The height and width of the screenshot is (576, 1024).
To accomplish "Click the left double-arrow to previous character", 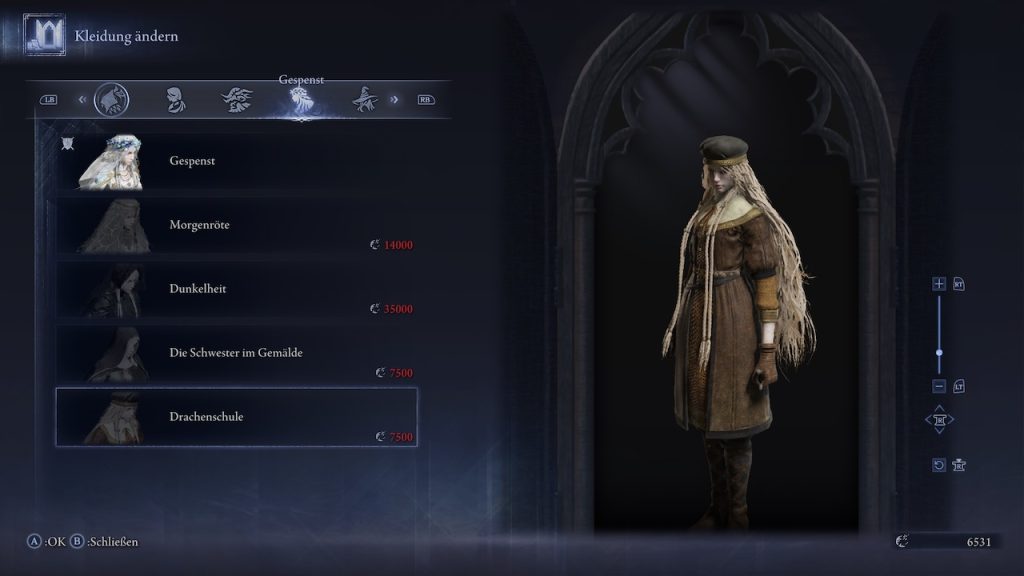I will coord(82,99).
